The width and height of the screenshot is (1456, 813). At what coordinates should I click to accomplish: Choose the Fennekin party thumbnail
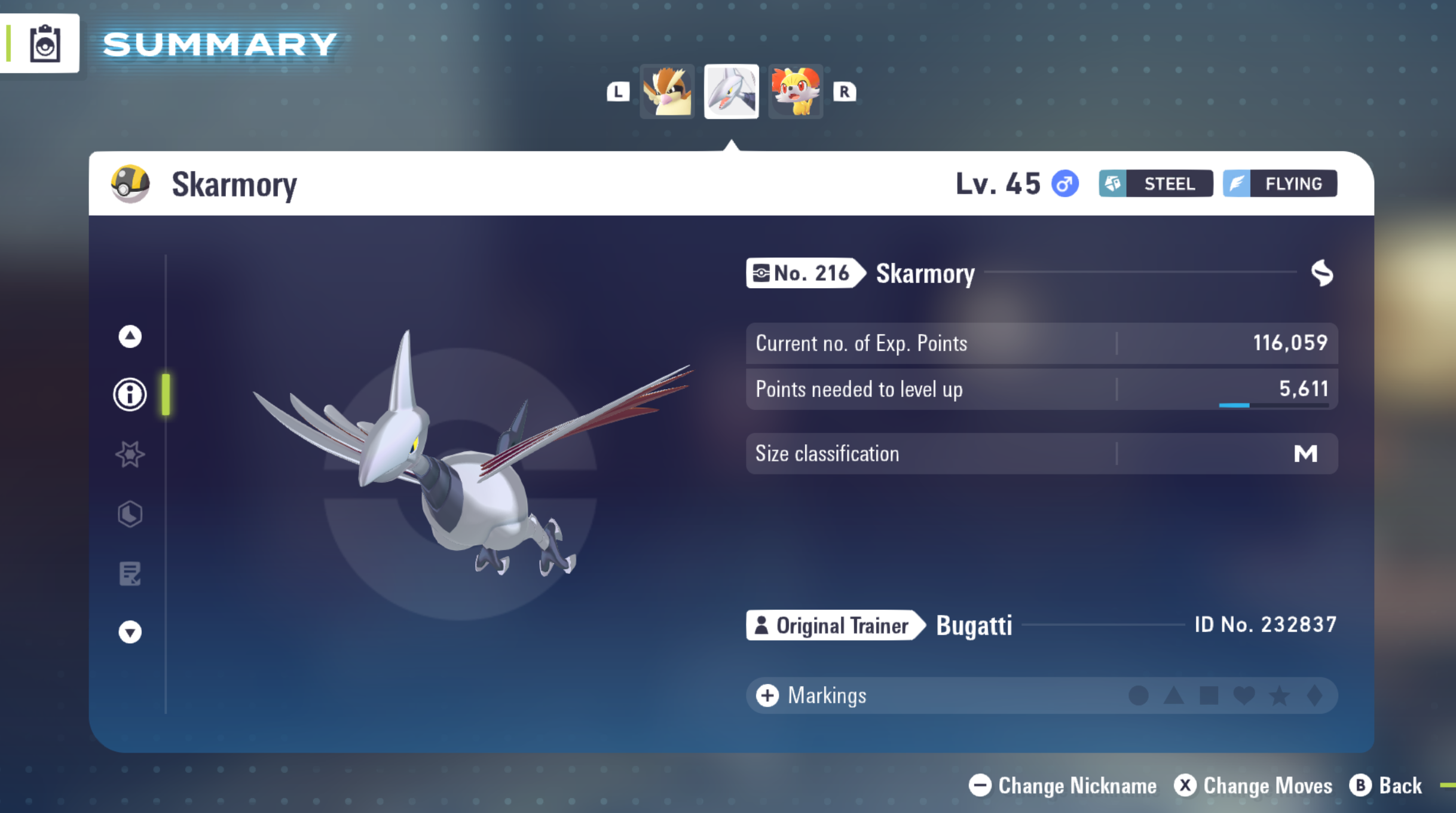click(795, 91)
